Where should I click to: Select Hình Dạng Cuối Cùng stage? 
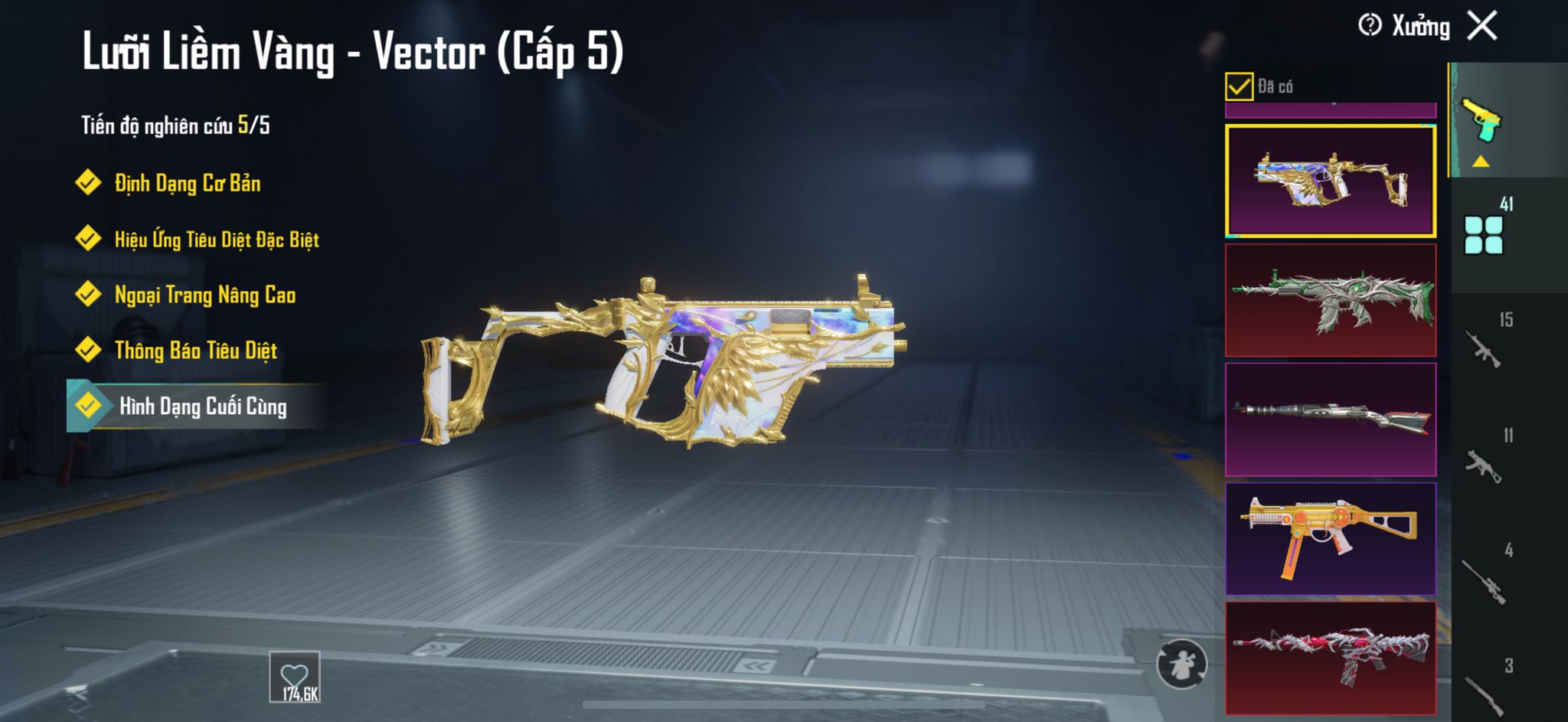coord(202,406)
